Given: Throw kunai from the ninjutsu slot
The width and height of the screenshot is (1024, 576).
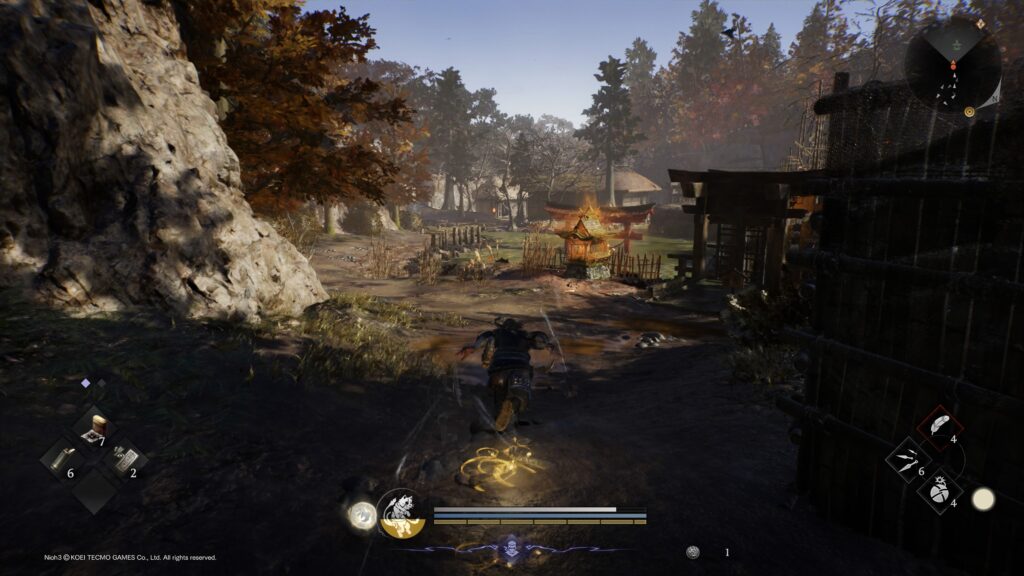Looking at the screenshot, I should point(908,459).
